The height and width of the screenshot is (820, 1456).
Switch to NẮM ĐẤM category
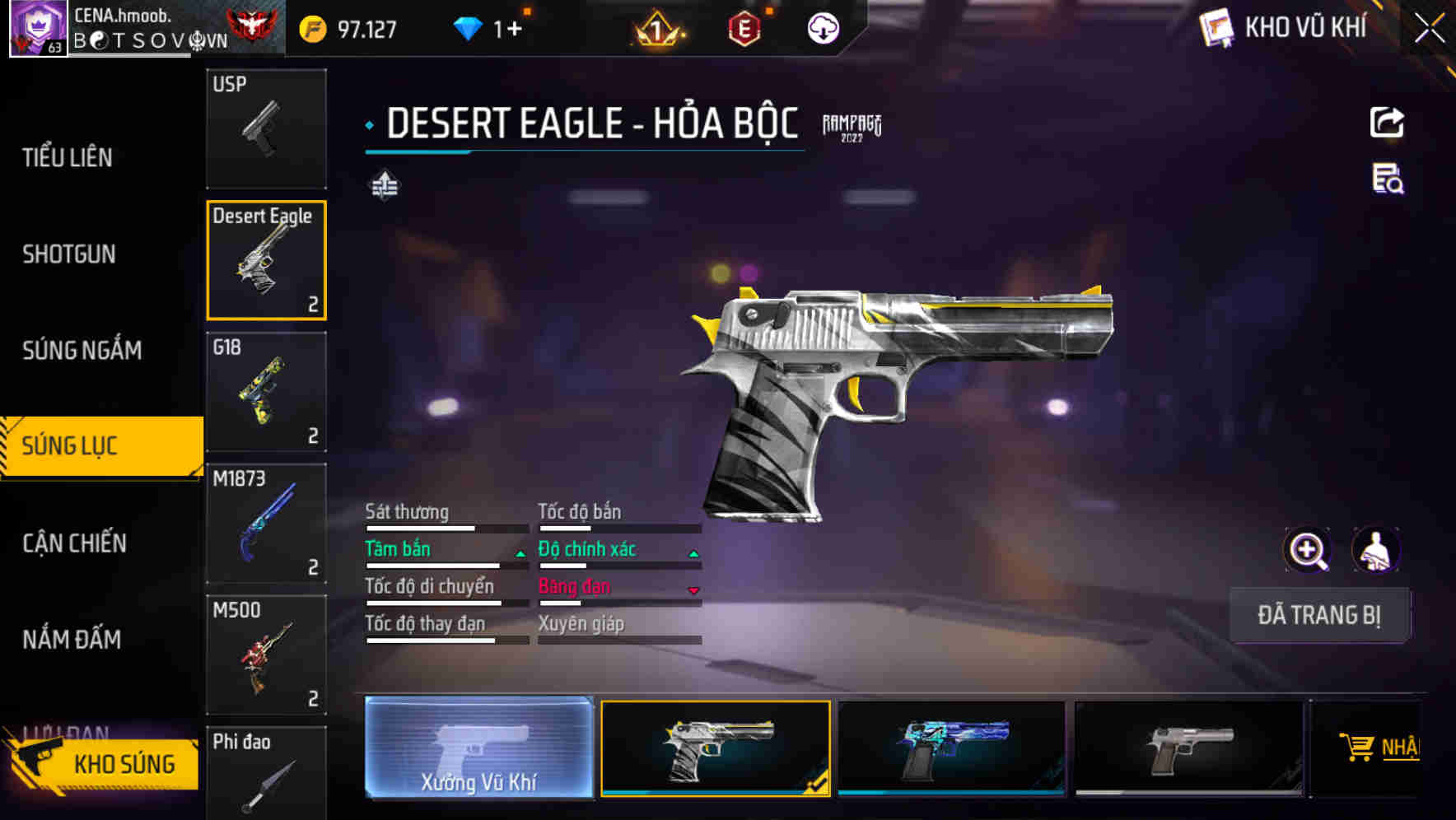click(x=72, y=639)
